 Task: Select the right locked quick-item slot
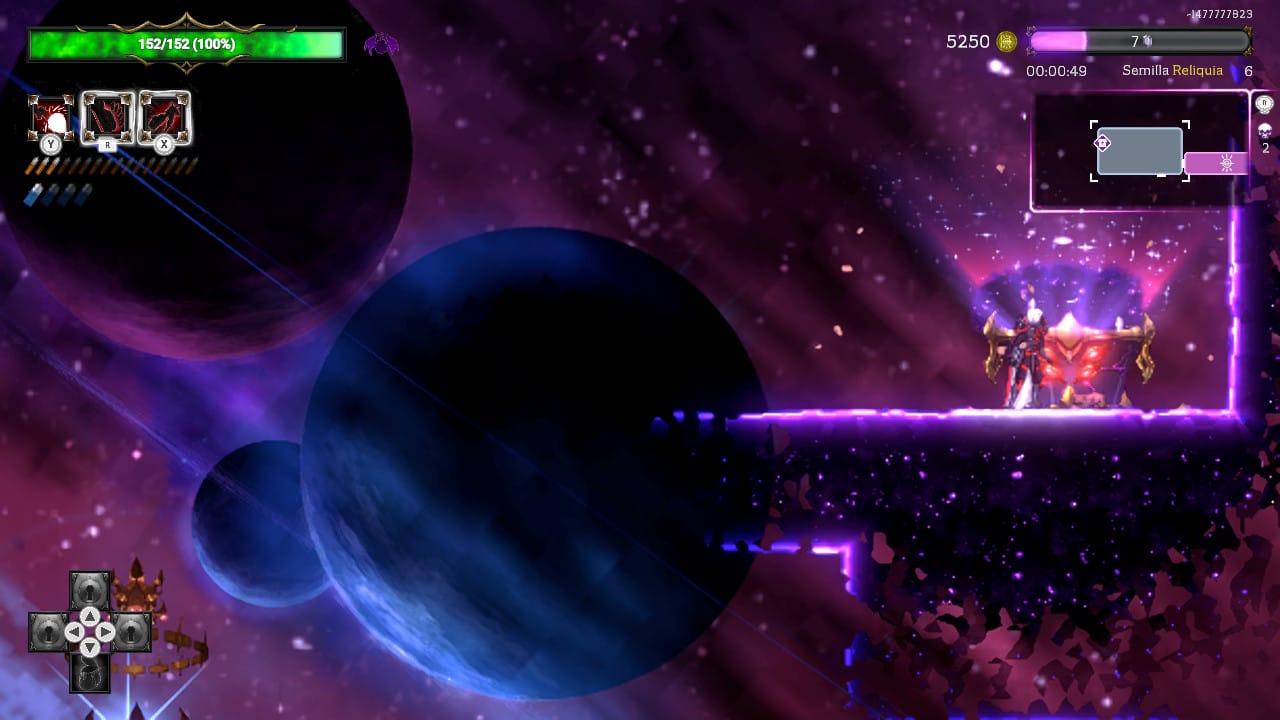tap(131, 632)
